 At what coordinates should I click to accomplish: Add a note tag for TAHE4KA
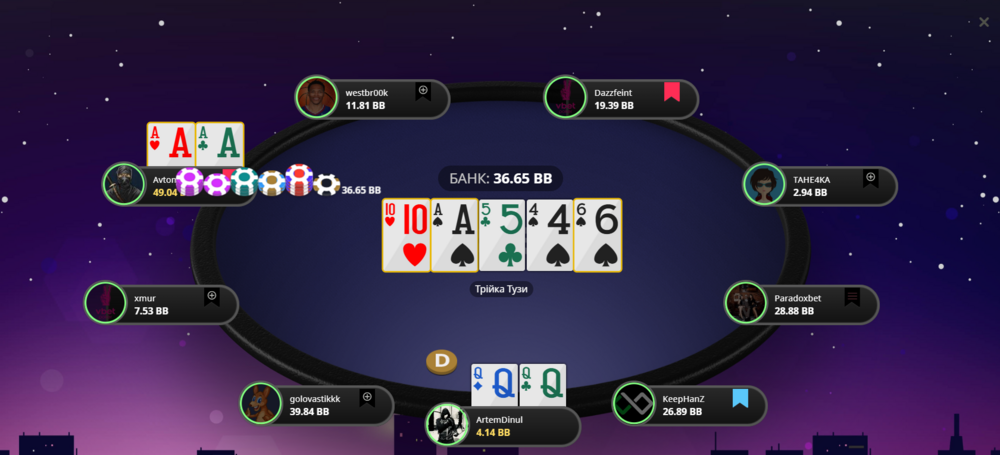(870, 178)
